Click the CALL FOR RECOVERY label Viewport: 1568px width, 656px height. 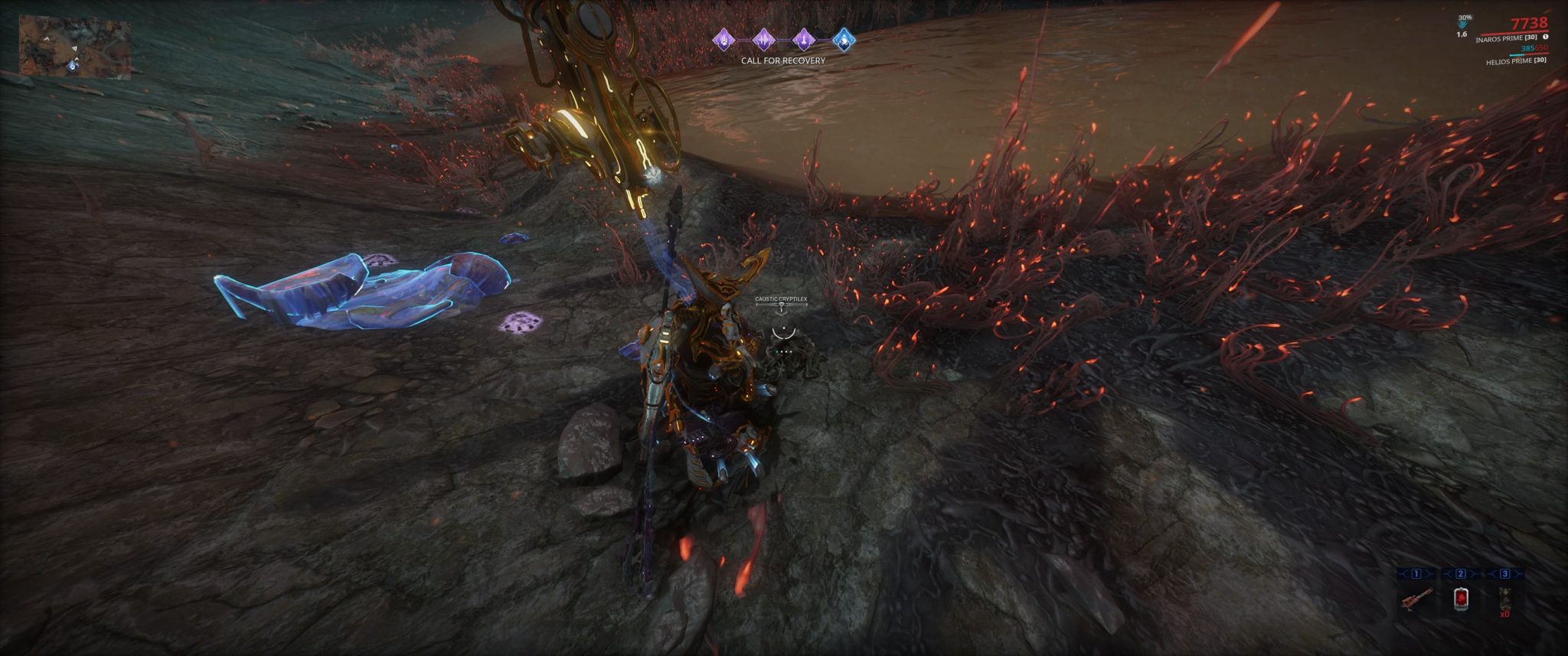tap(782, 61)
